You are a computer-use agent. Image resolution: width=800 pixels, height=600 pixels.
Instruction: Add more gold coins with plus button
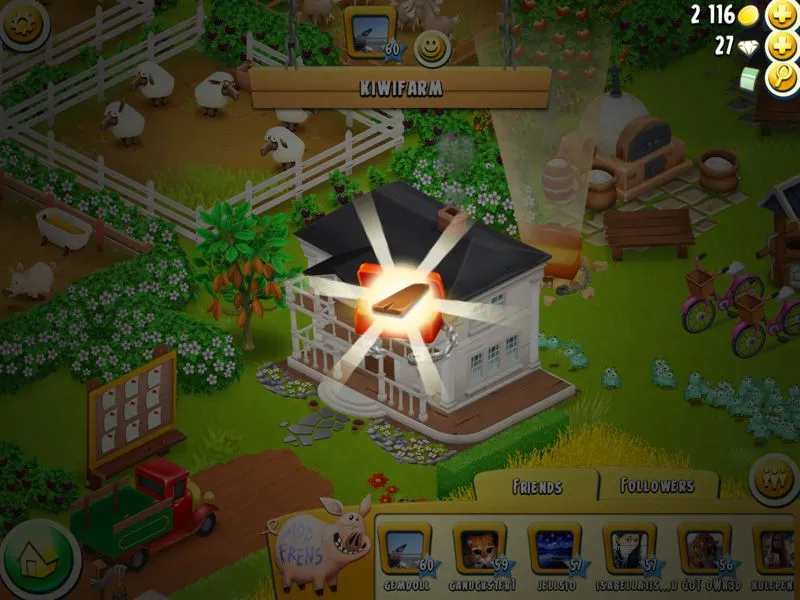779,15
